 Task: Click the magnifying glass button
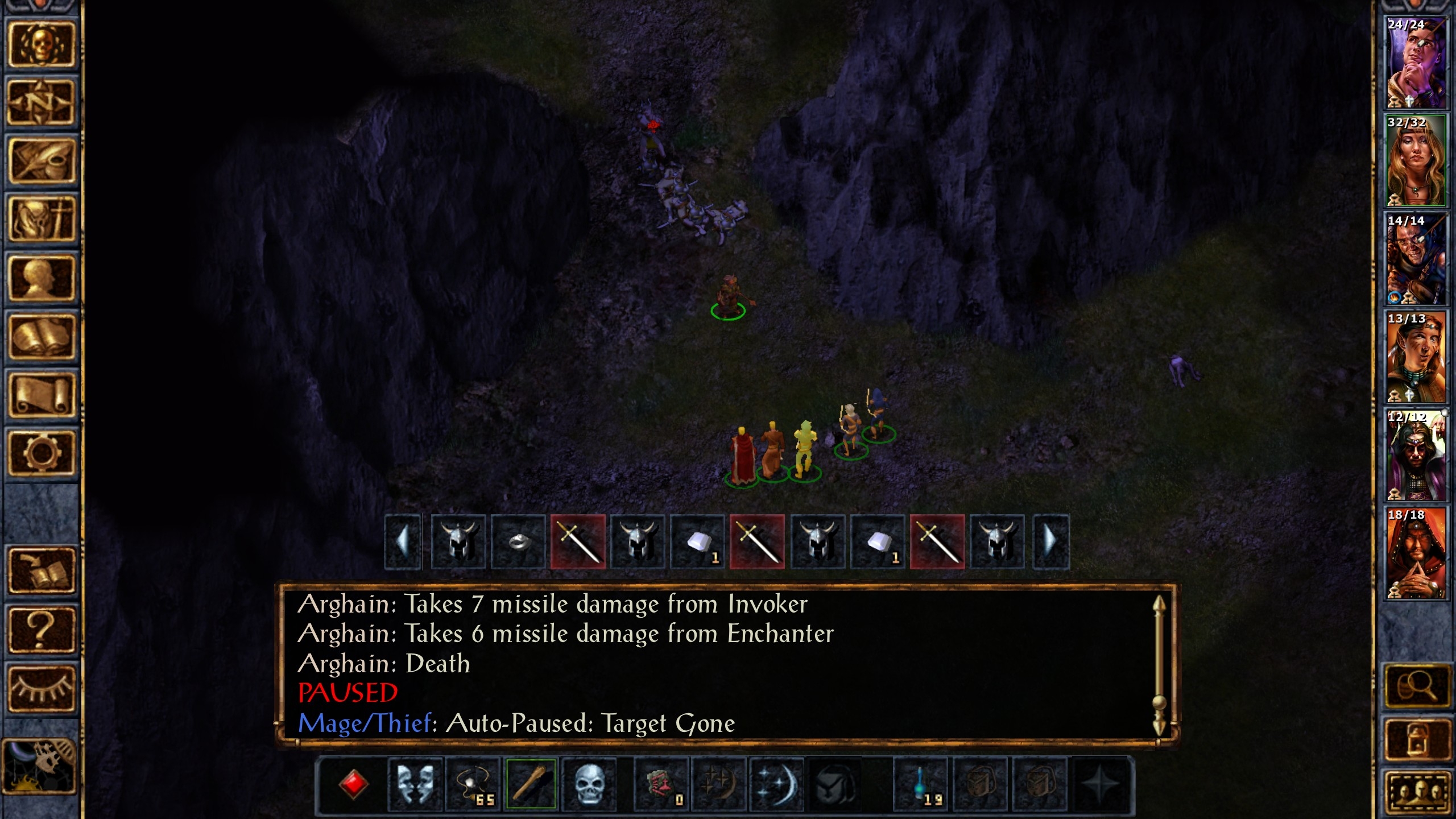pyautogui.click(x=1416, y=687)
